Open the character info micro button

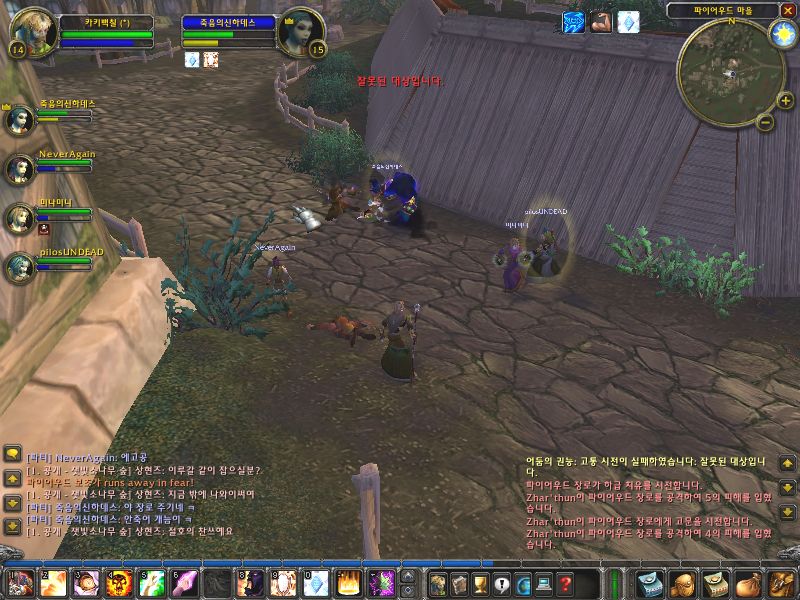pos(437,583)
